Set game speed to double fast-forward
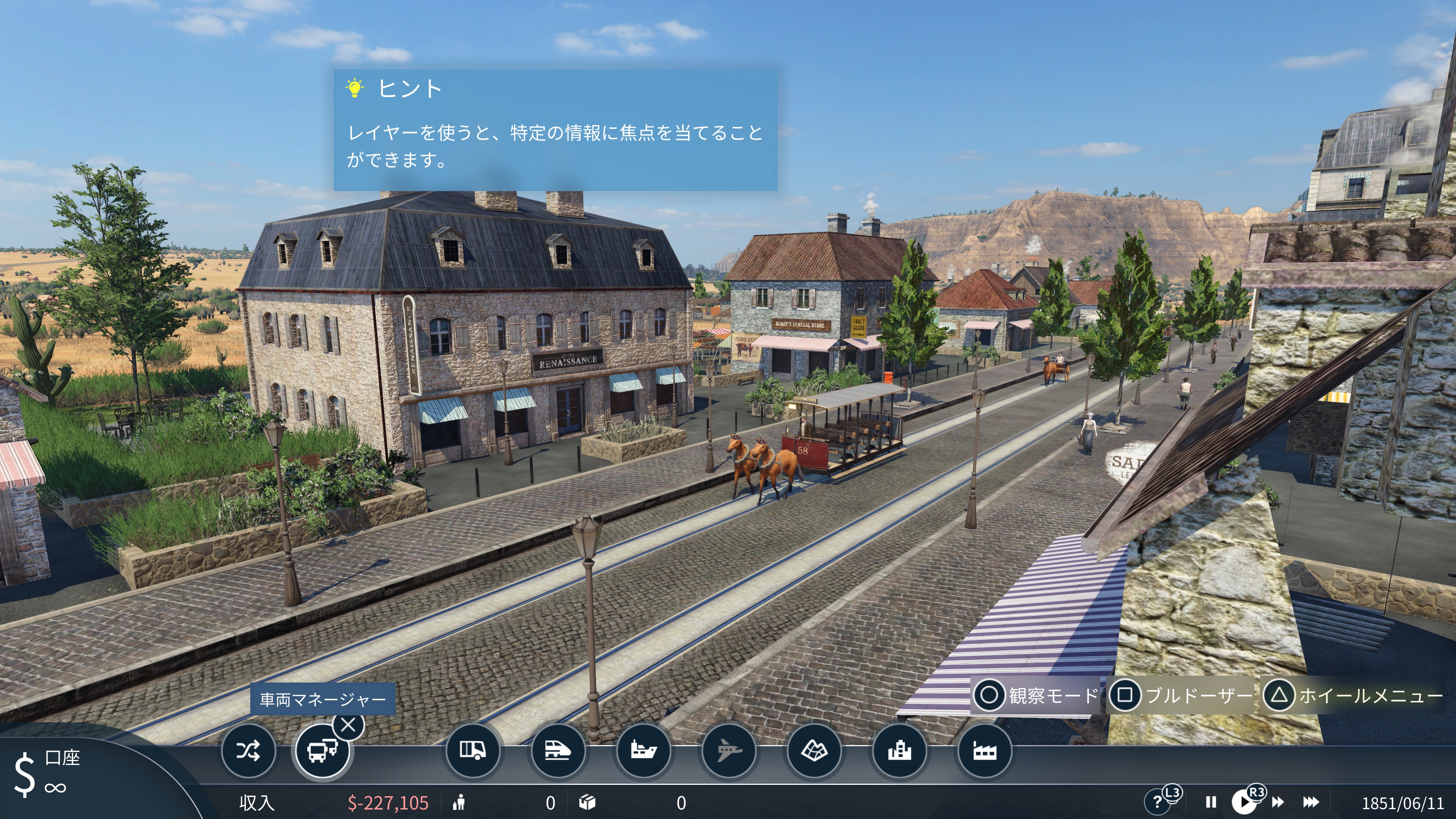Screen dimensions: 1456x819 [x=1278, y=802]
